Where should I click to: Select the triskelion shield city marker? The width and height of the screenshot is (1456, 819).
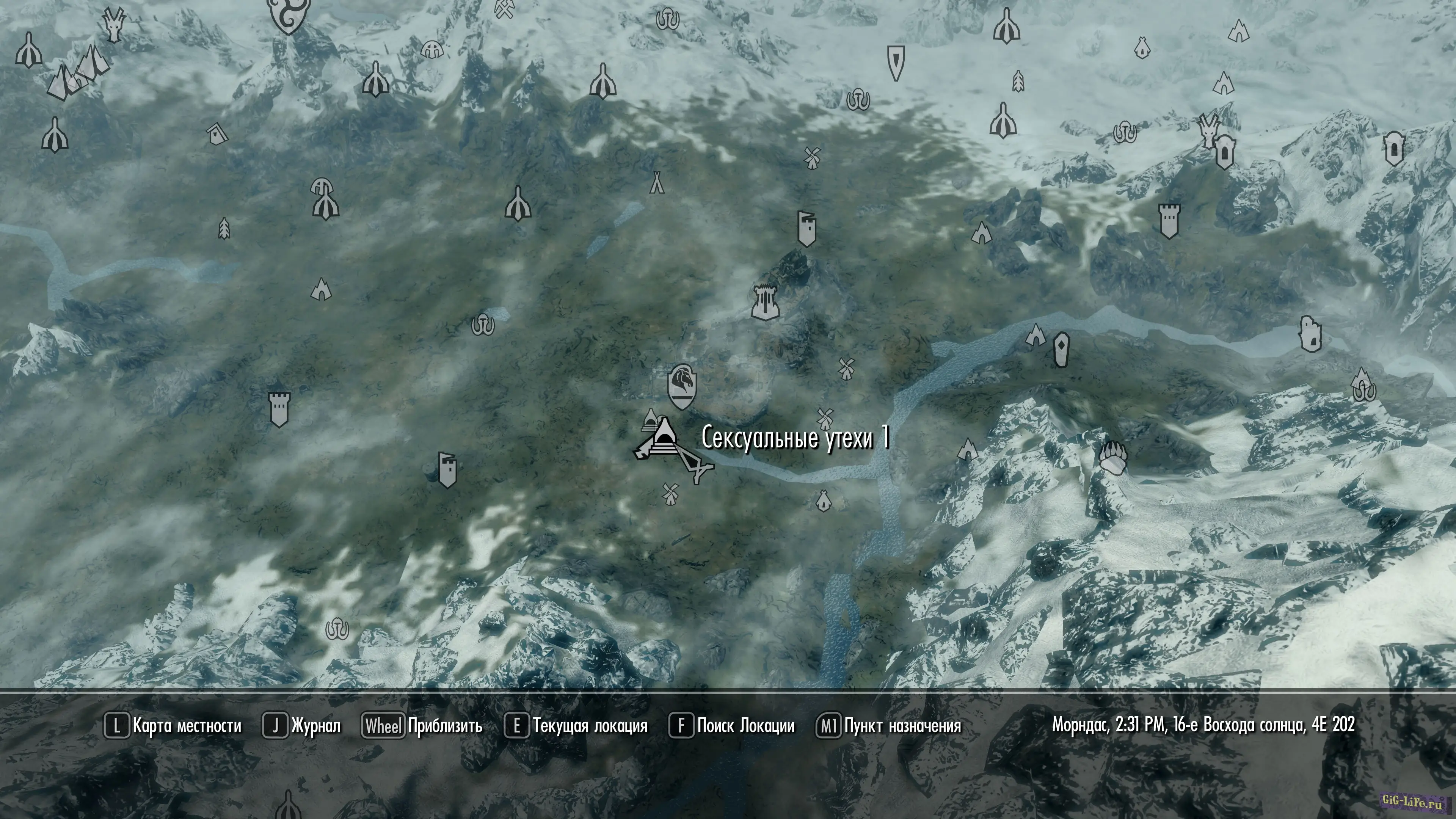coord(288,15)
